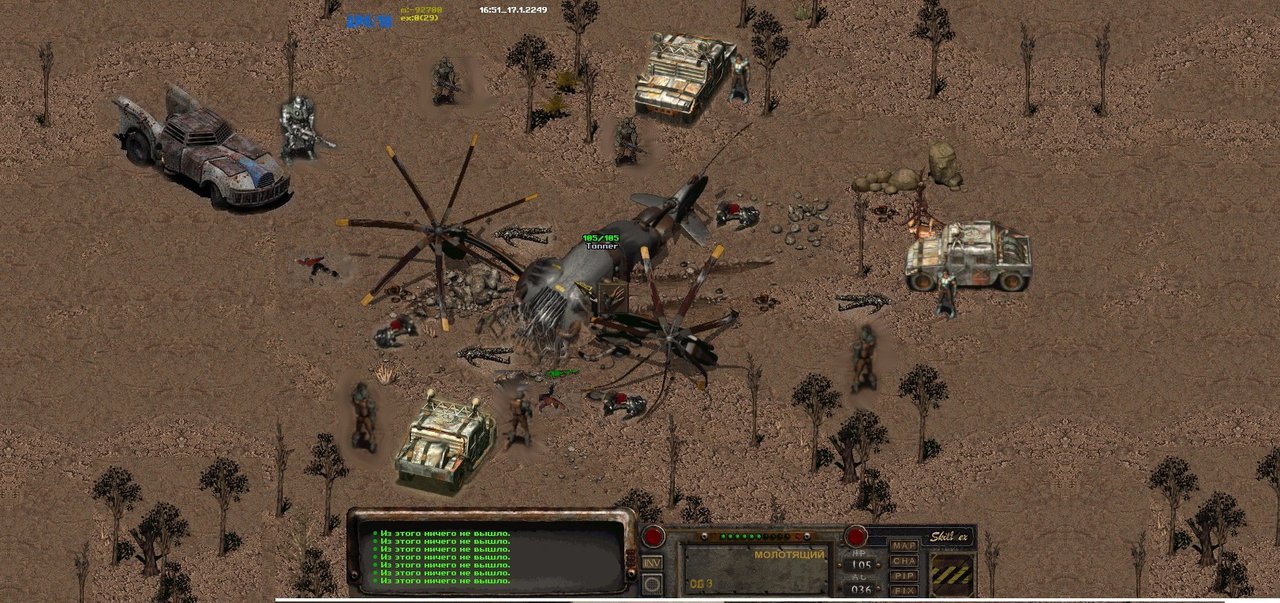The height and width of the screenshot is (603, 1280).
Task: Open the inventory with the INV button
Action: click(652, 563)
